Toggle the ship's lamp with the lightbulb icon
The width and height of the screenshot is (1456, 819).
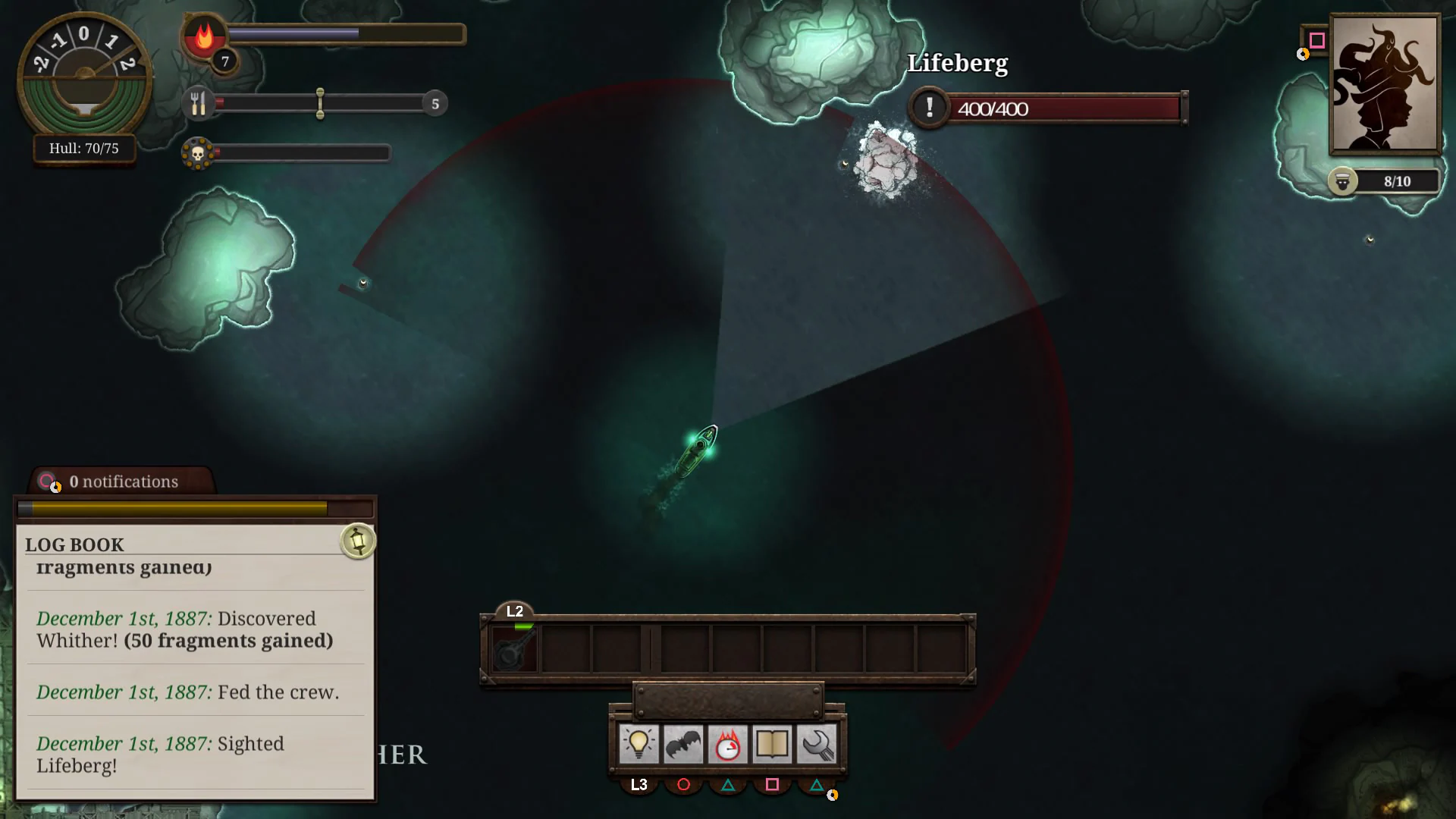[639, 744]
